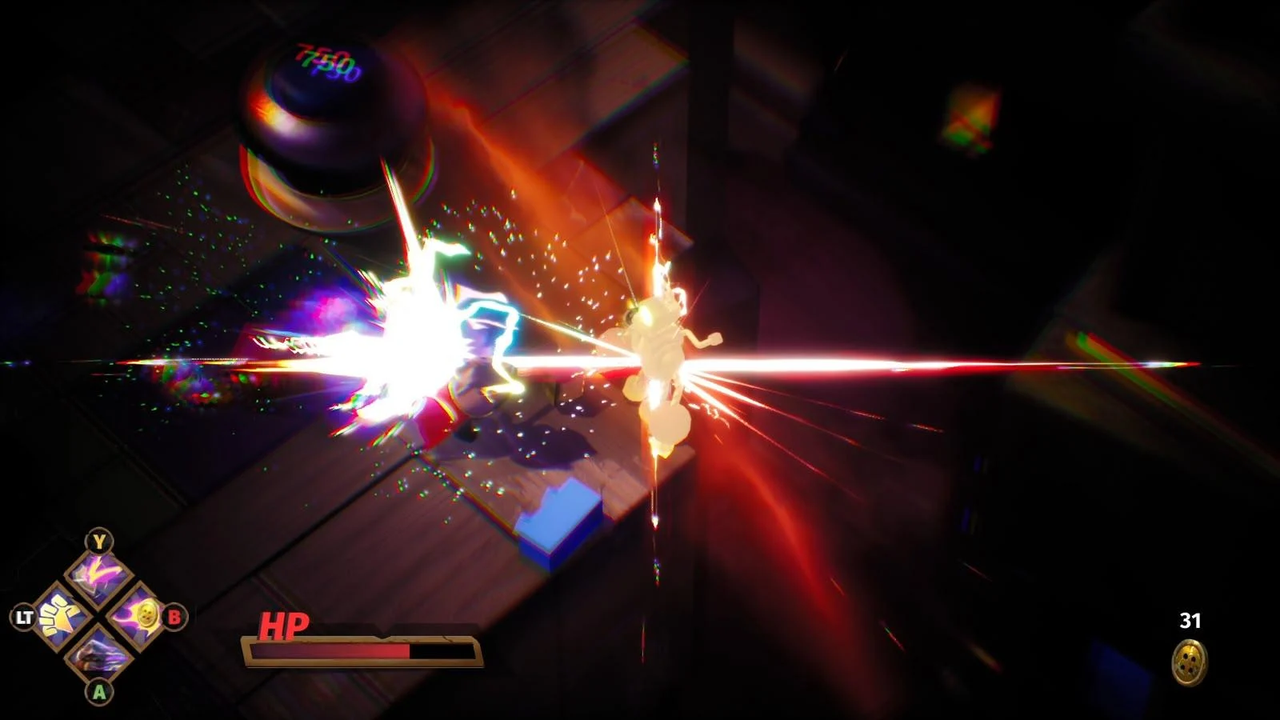Viewport: 1280px width, 720px height.
Task: Click the B button prompt circle
Action: (x=172, y=618)
